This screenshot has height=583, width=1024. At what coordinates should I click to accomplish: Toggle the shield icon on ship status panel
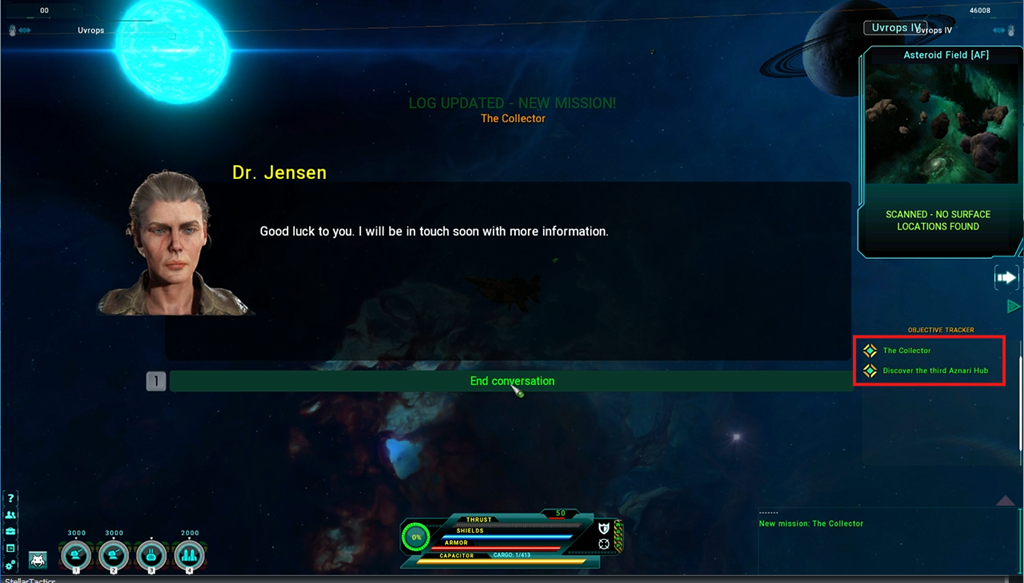pyautogui.click(x=603, y=528)
